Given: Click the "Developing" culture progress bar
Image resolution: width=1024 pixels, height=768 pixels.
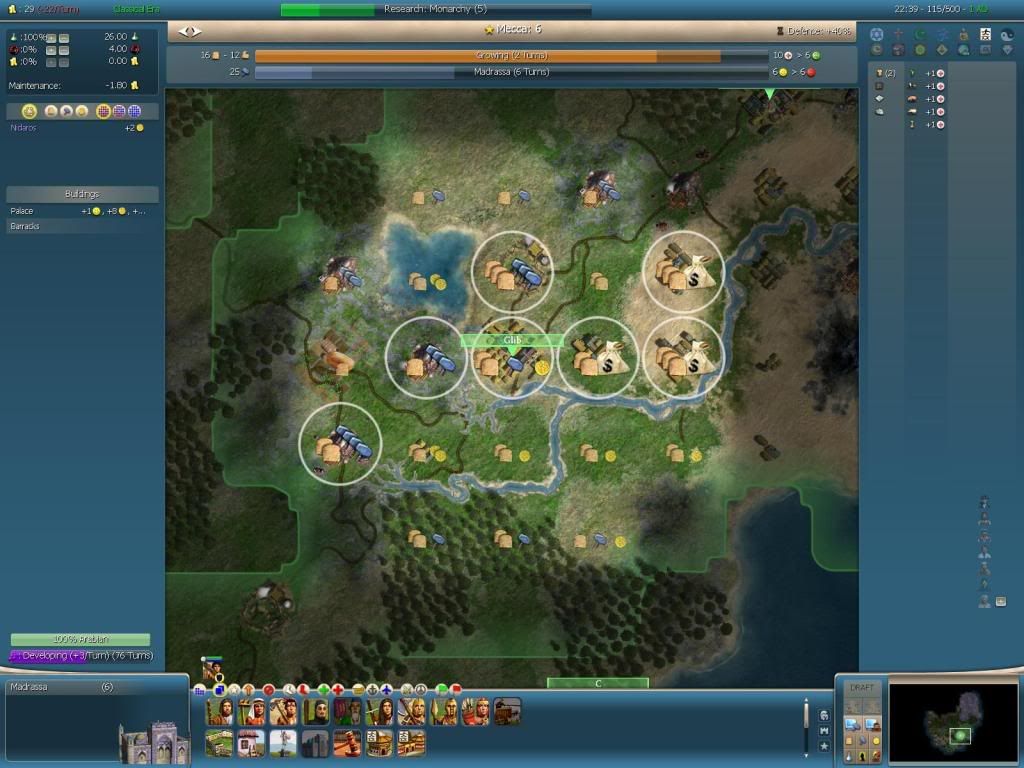Looking at the screenshot, I should (x=80, y=655).
